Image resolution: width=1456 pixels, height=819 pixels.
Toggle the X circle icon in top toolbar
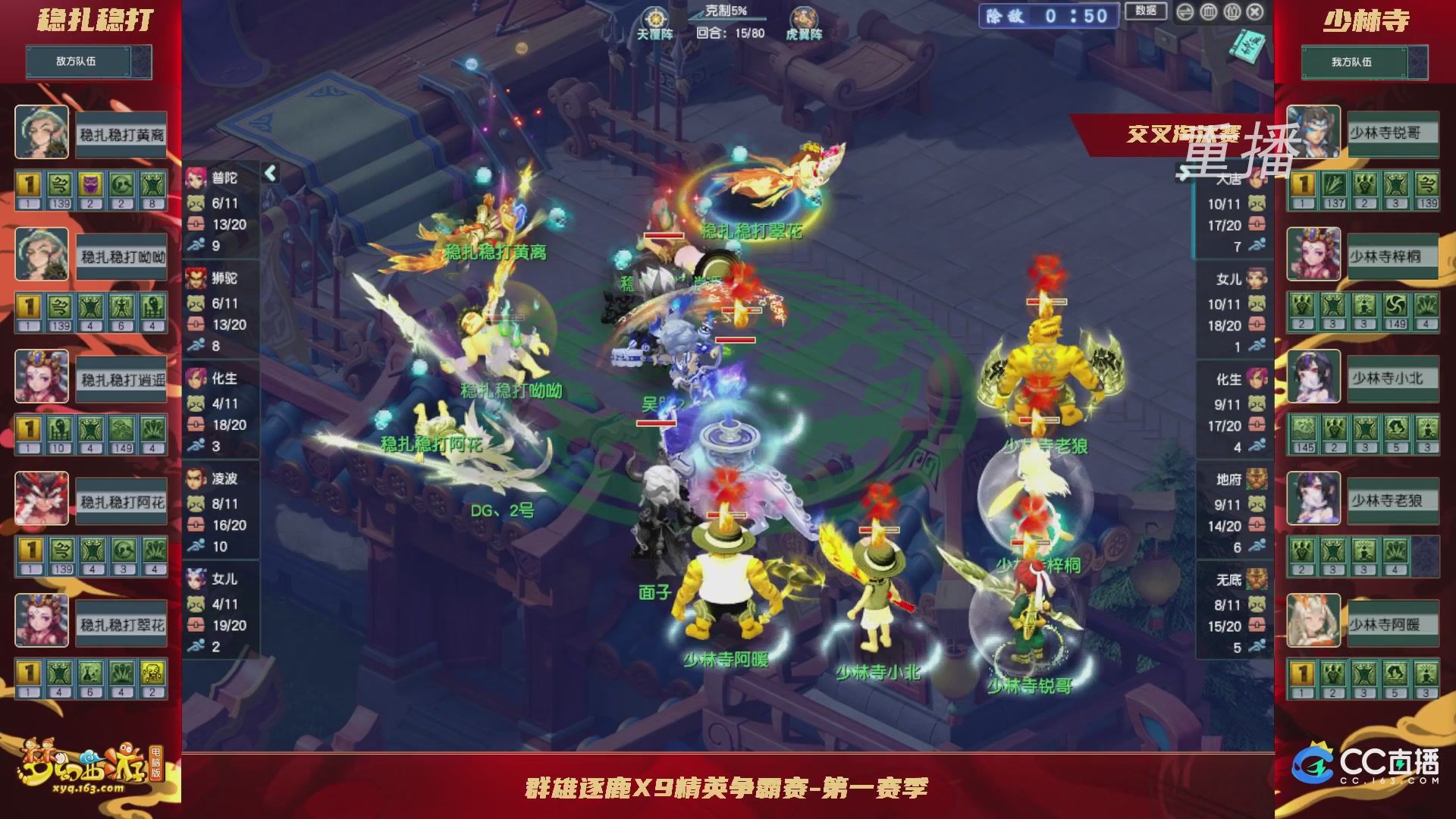point(1255,12)
